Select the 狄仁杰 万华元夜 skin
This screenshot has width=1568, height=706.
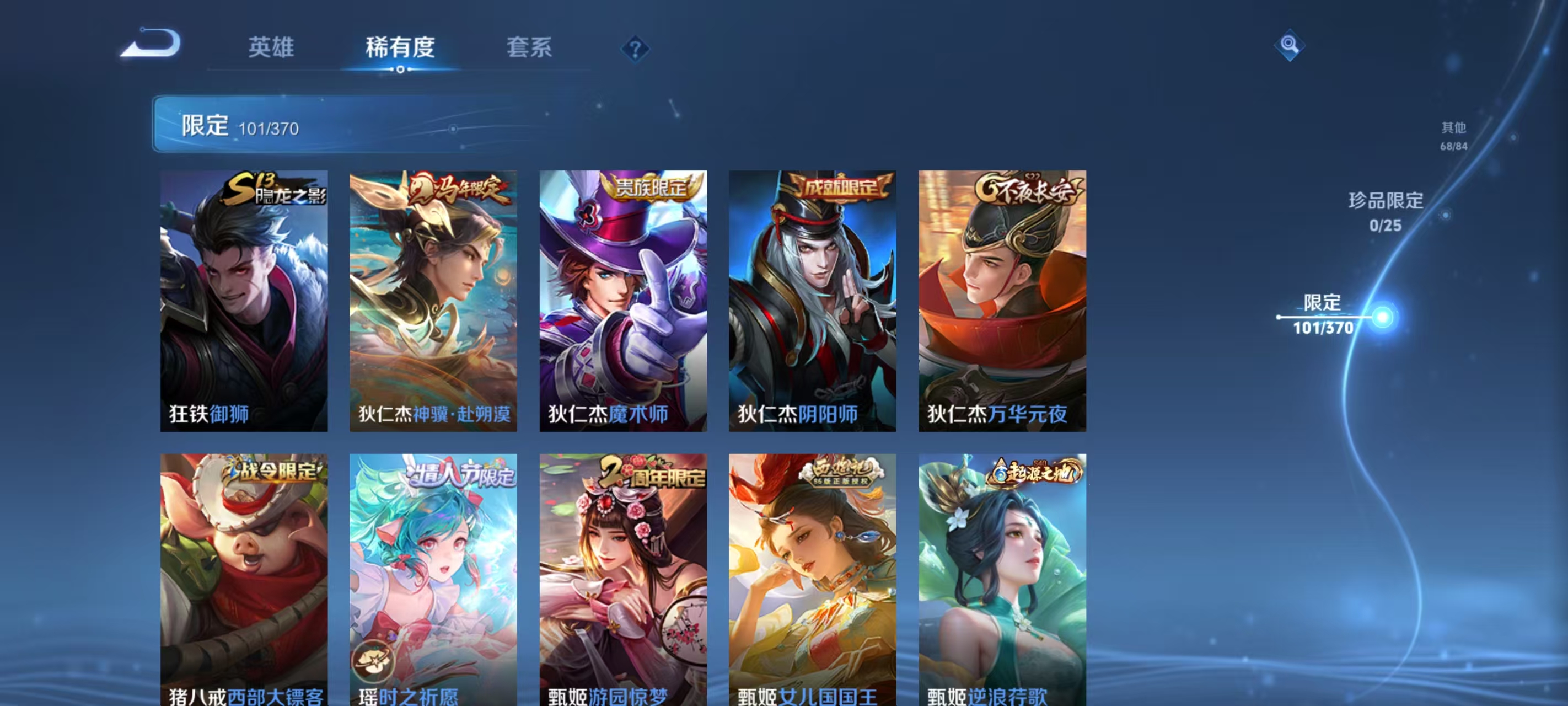tap(1001, 298)
